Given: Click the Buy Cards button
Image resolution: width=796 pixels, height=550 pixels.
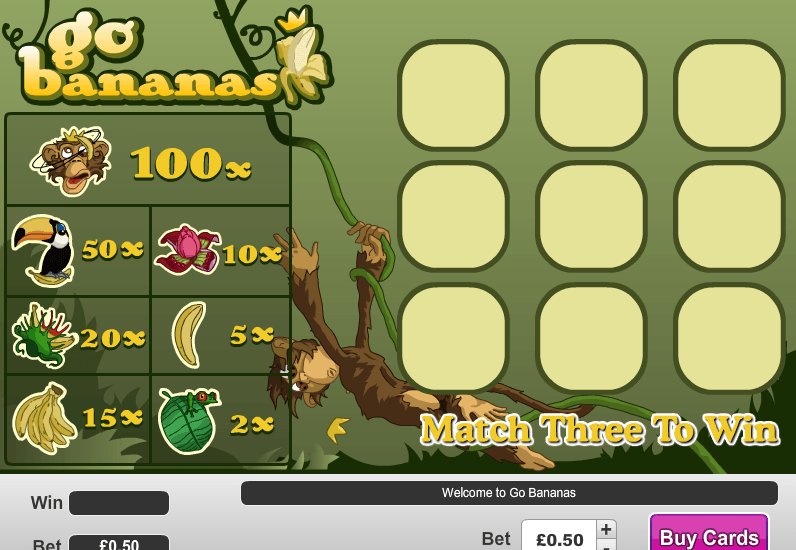Looking at the screenshot, I should click(708, 535).
